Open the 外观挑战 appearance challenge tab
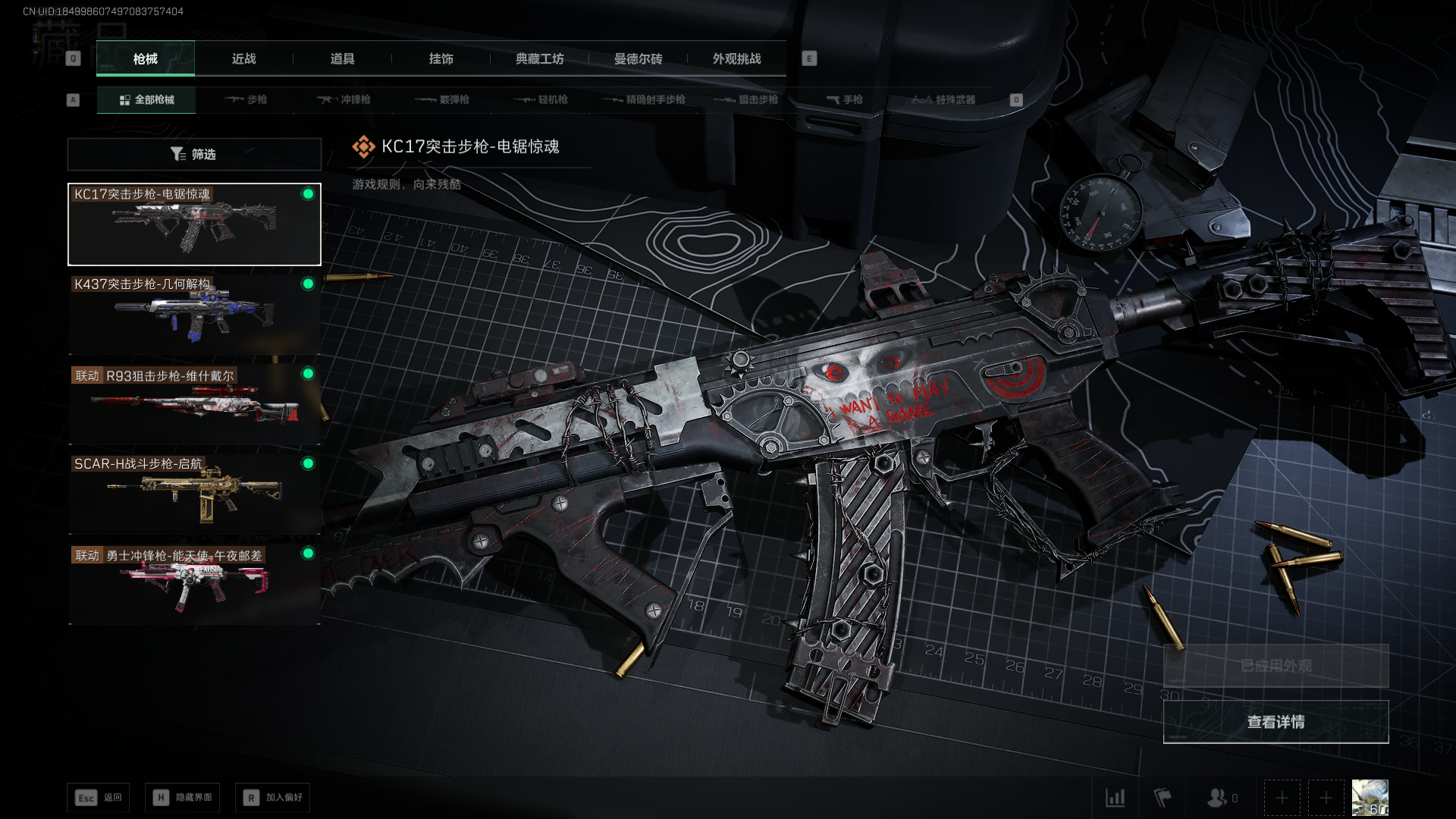This screenshot has height=819, width=1456. [x=736, y=58]
